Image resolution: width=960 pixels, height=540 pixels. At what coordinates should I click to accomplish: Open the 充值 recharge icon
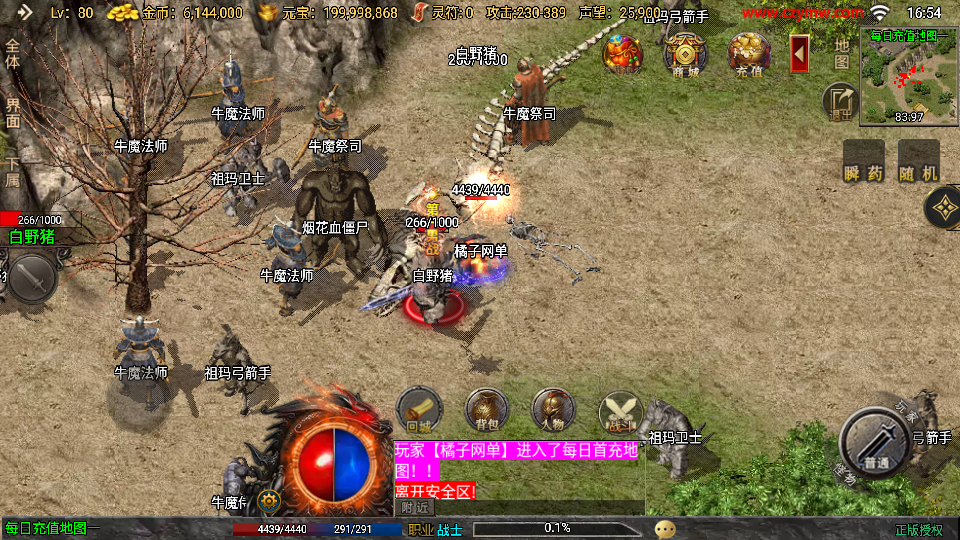click(749, 53)
